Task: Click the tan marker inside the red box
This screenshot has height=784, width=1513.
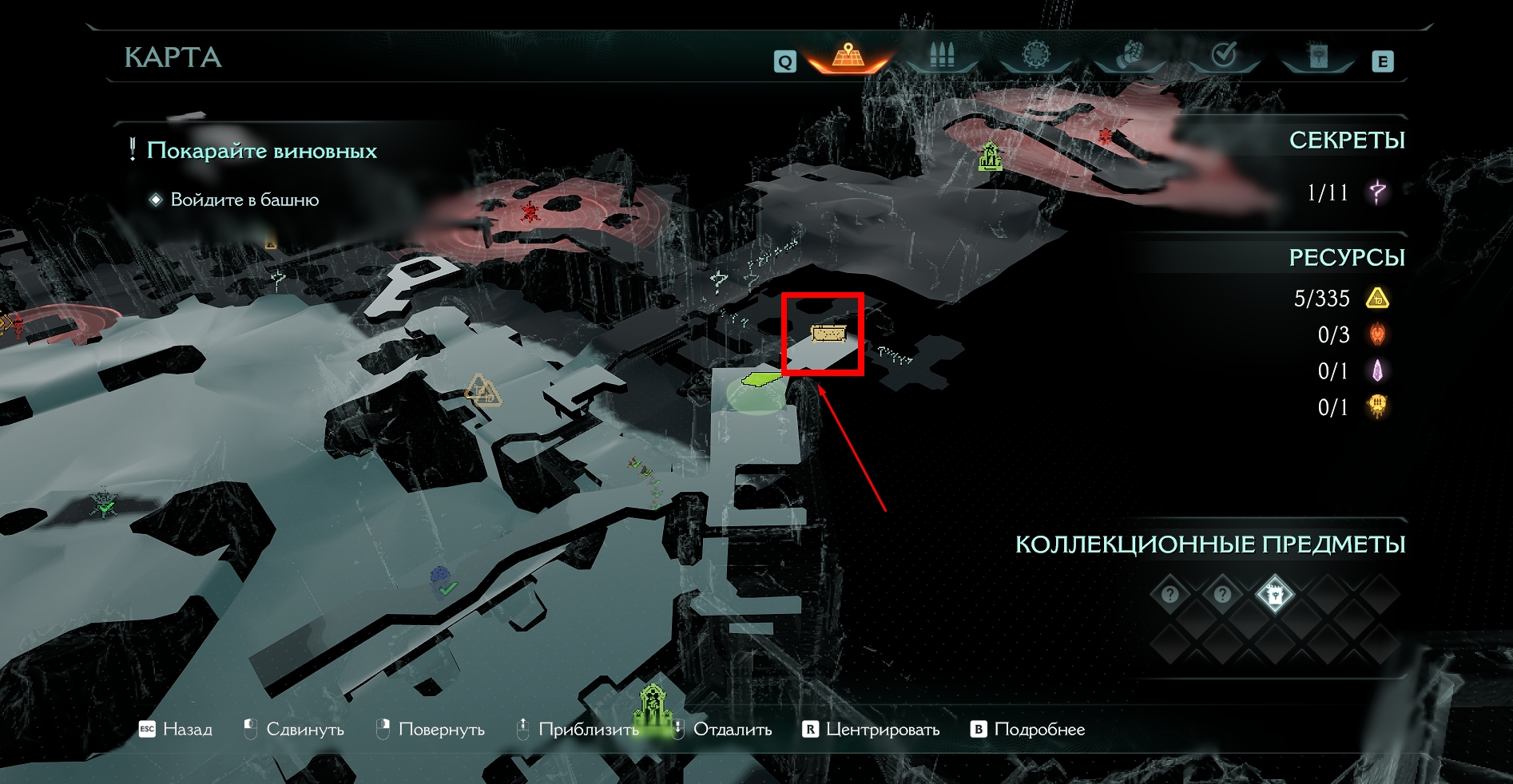Action: click(828, 333)
